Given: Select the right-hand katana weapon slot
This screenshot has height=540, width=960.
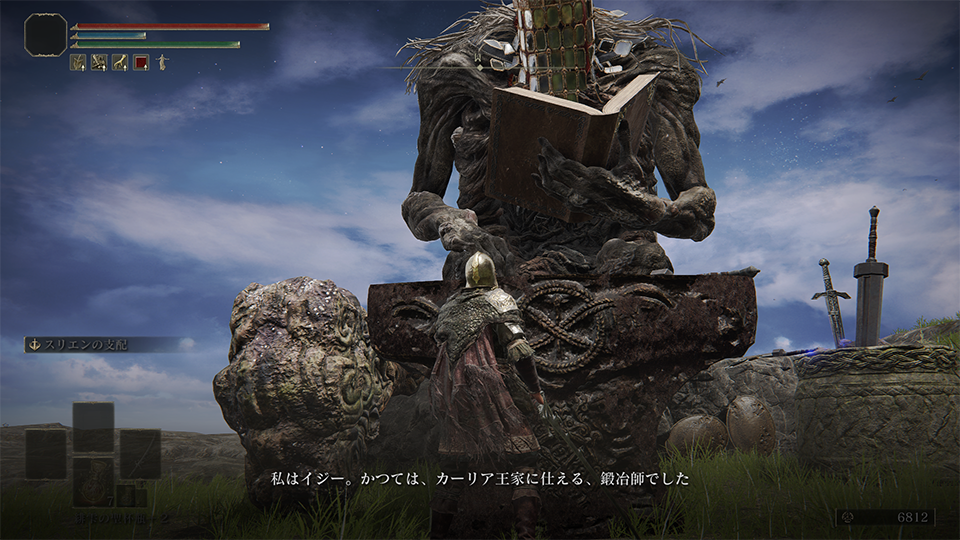Looking at the screenshot, I should (140, 453).
